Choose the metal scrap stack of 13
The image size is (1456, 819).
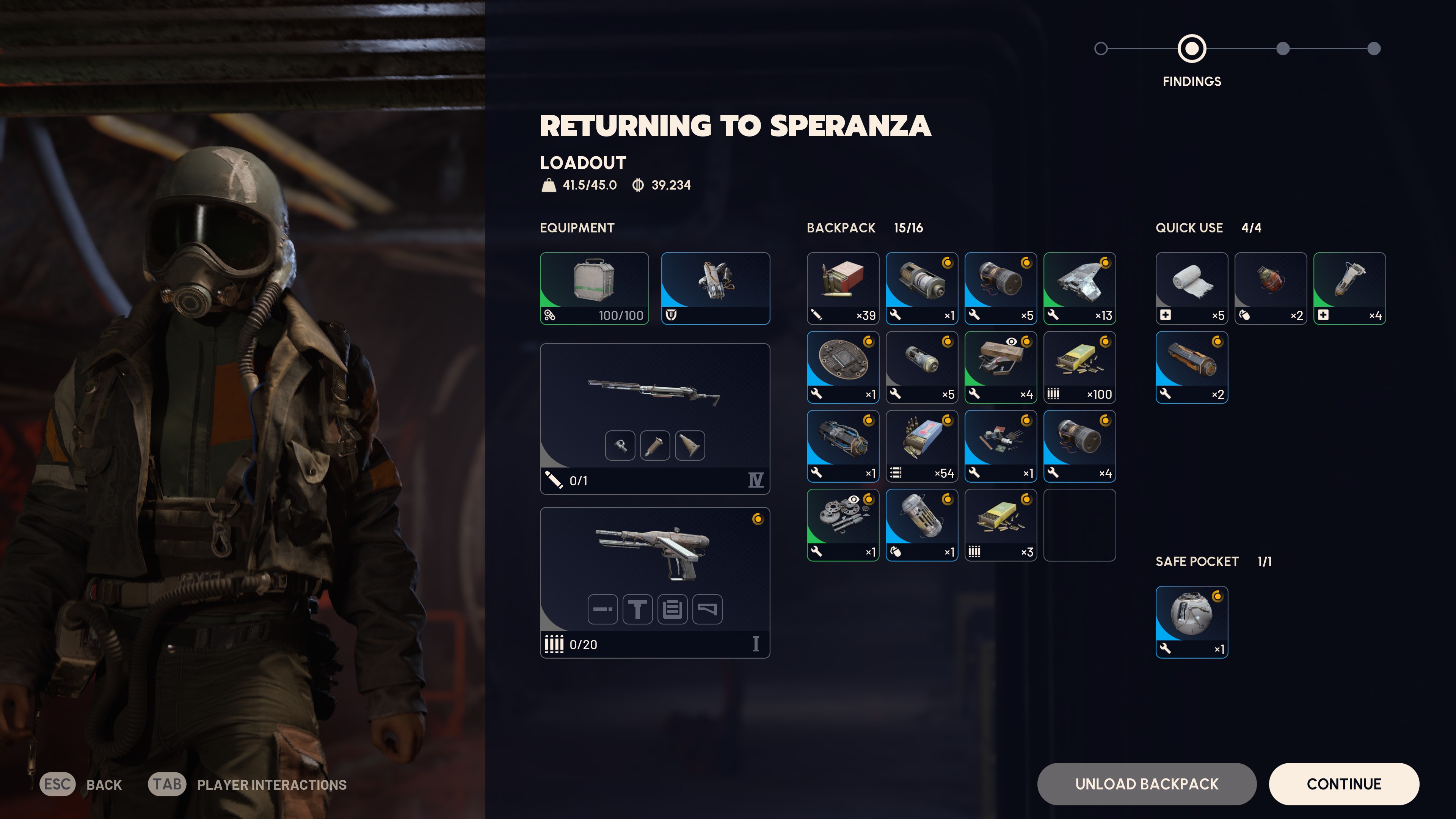click(x=1079, y=288)
